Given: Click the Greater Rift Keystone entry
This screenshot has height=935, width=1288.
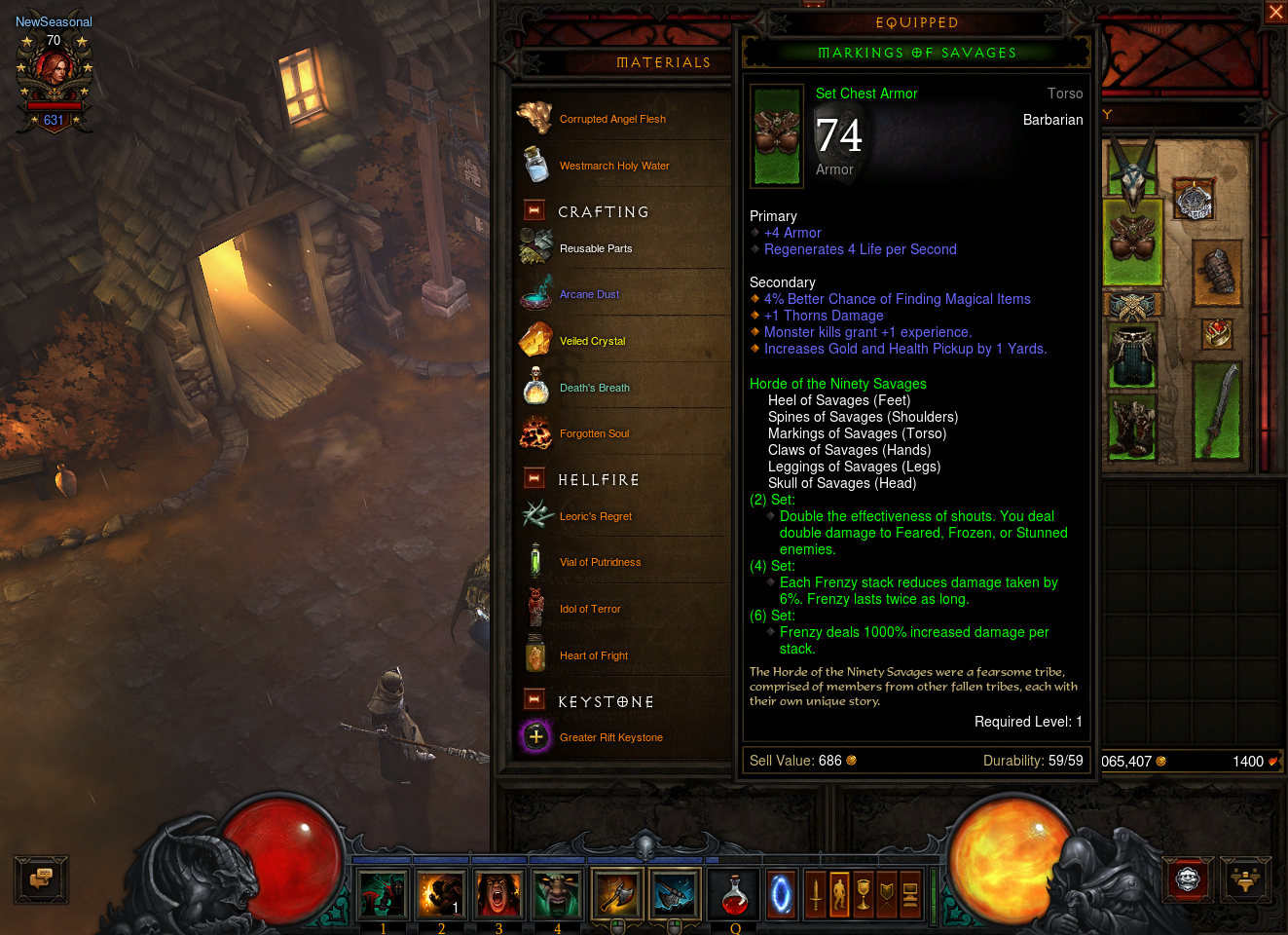Looking at the screenshot, I should [610, 737].
